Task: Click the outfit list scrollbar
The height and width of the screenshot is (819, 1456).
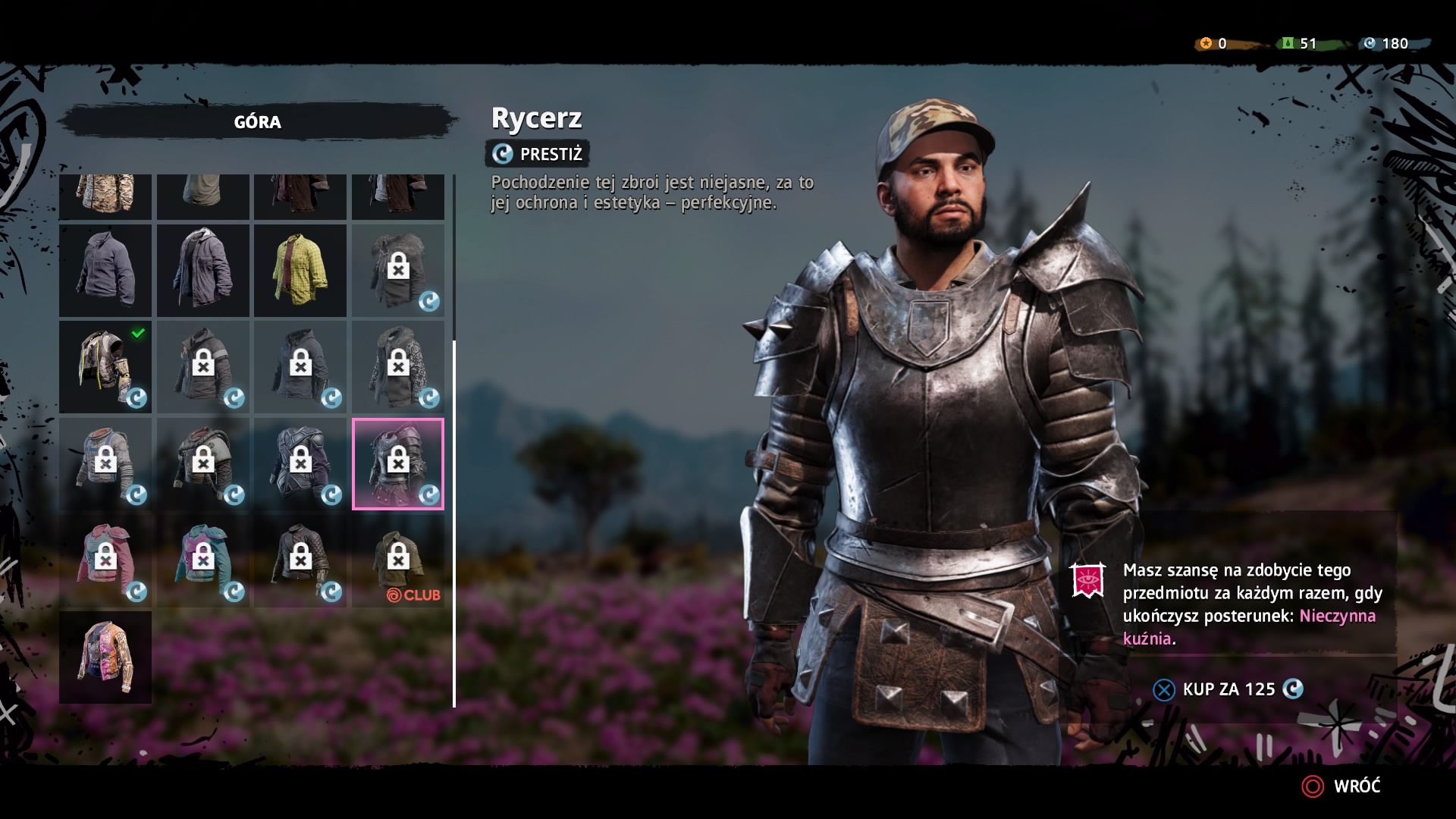Action: pyautogui.click(x=454, y=523)
